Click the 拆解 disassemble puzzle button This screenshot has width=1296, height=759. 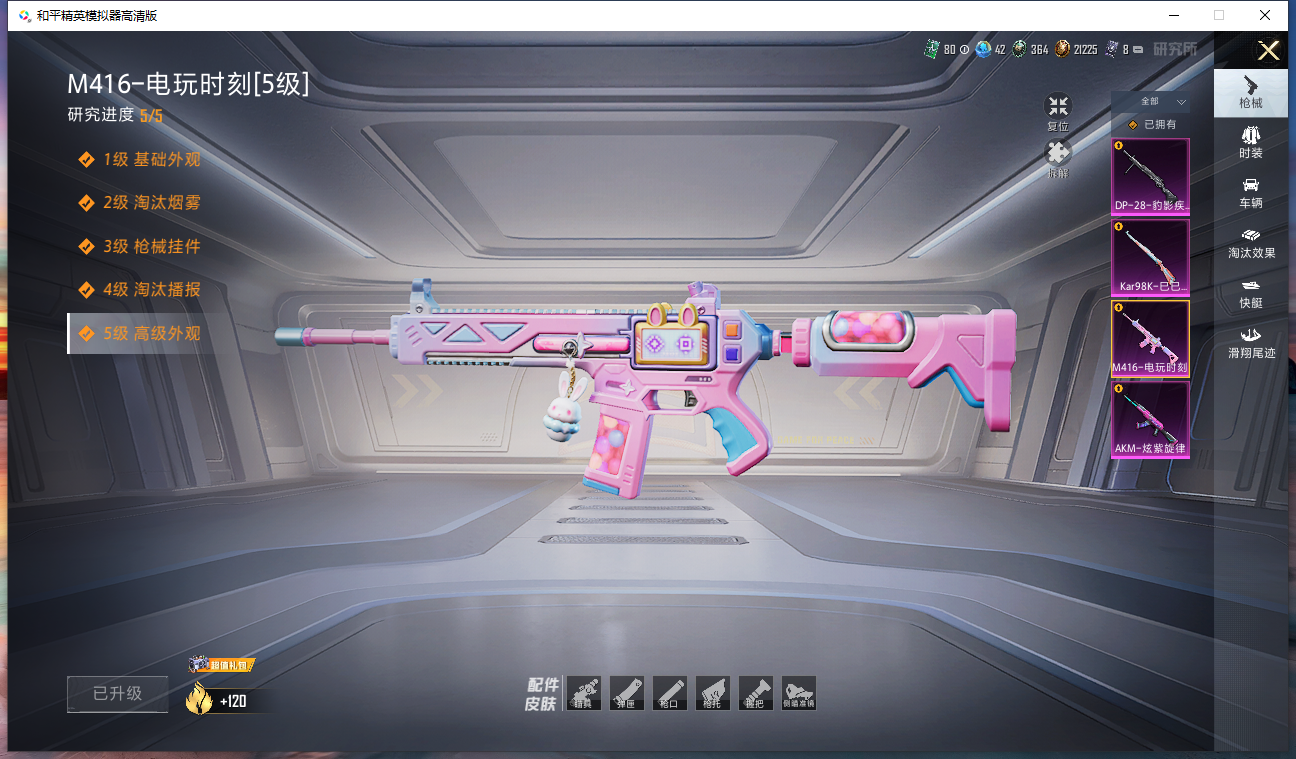coord(1057,157)
